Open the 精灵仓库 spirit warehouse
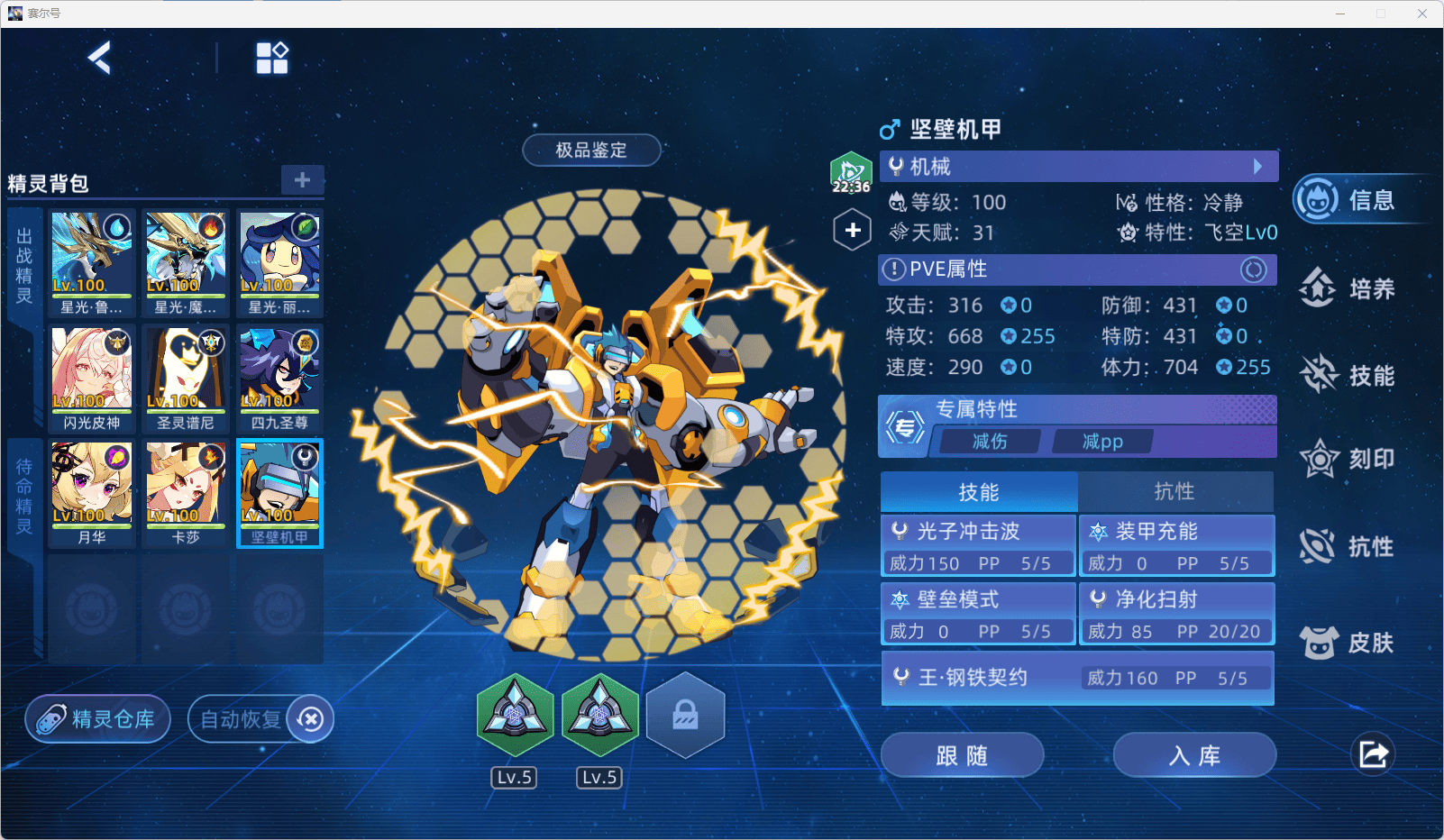 click(x=98, y=719)
